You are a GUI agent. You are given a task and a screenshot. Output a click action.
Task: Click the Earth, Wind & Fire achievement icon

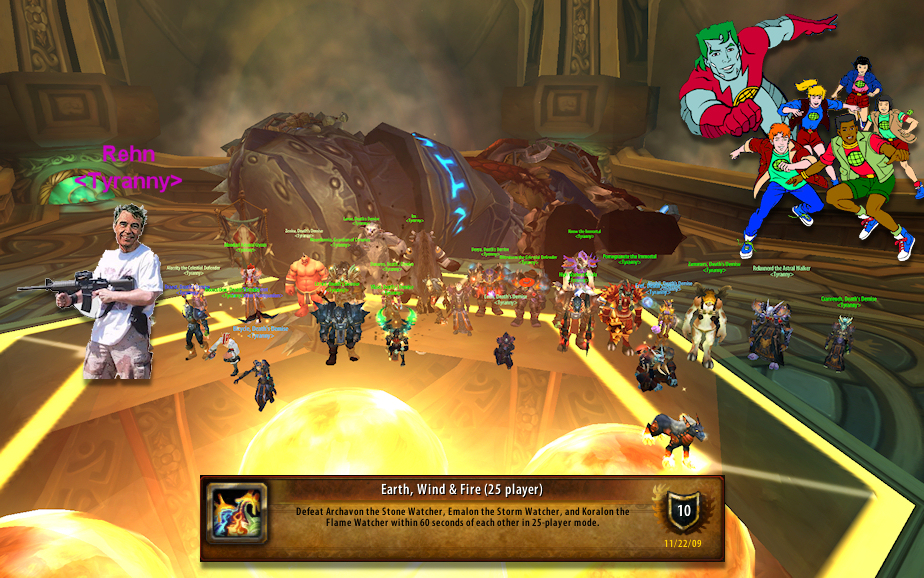[x=237, y=513]
